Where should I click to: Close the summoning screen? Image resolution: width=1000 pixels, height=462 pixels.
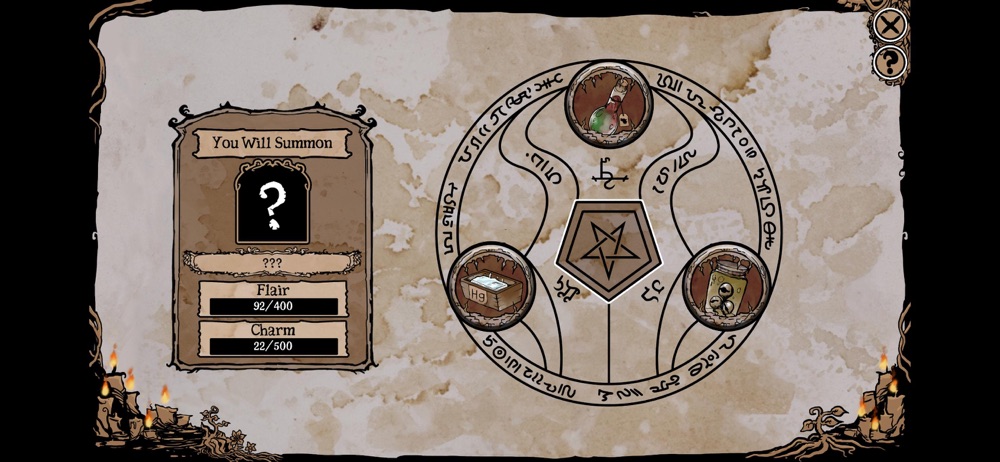(x=889, y=24)
